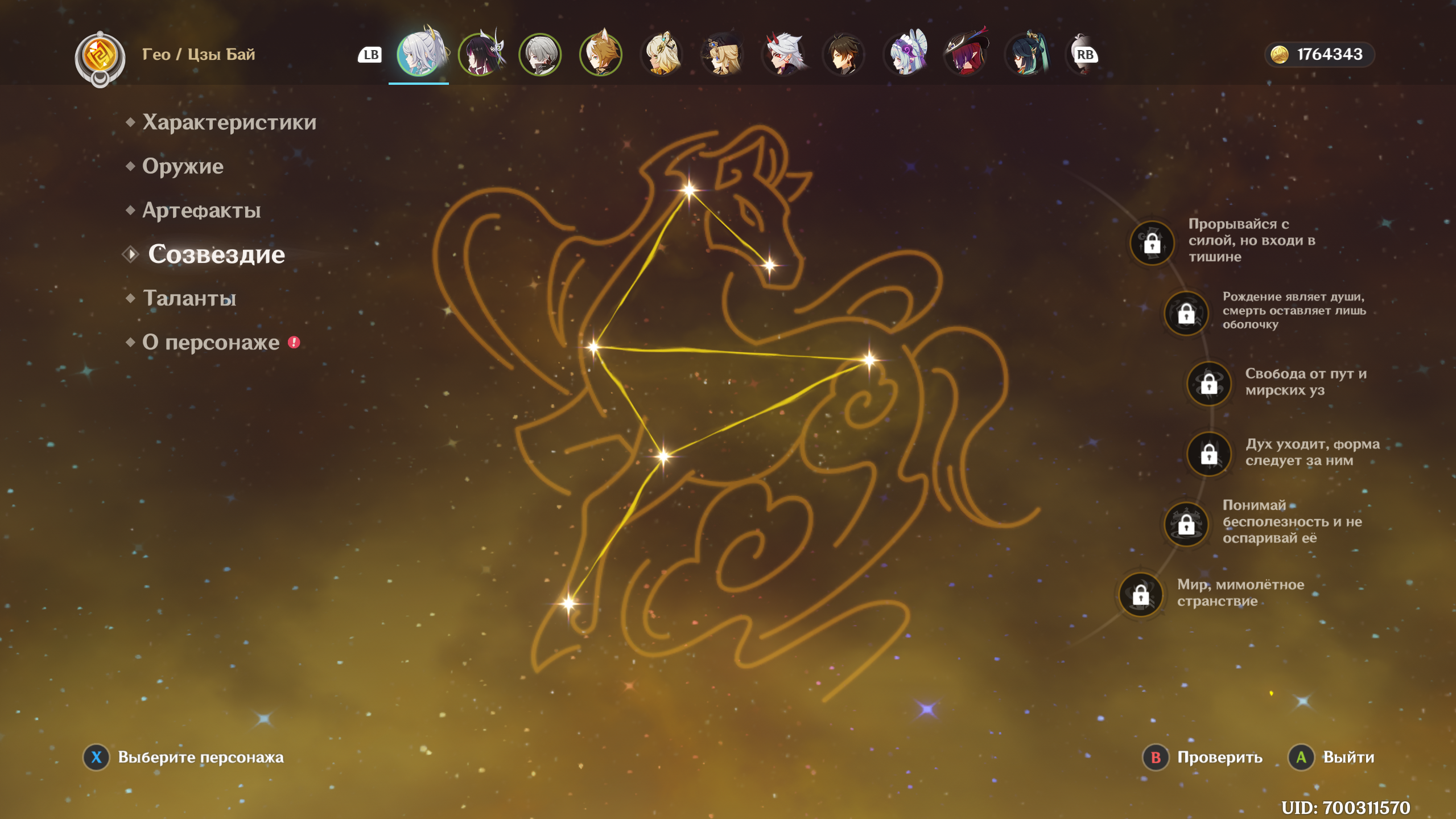
Task: Go to the Оружие menu entry
Action: pyautogui.click(x=183, y=166)
